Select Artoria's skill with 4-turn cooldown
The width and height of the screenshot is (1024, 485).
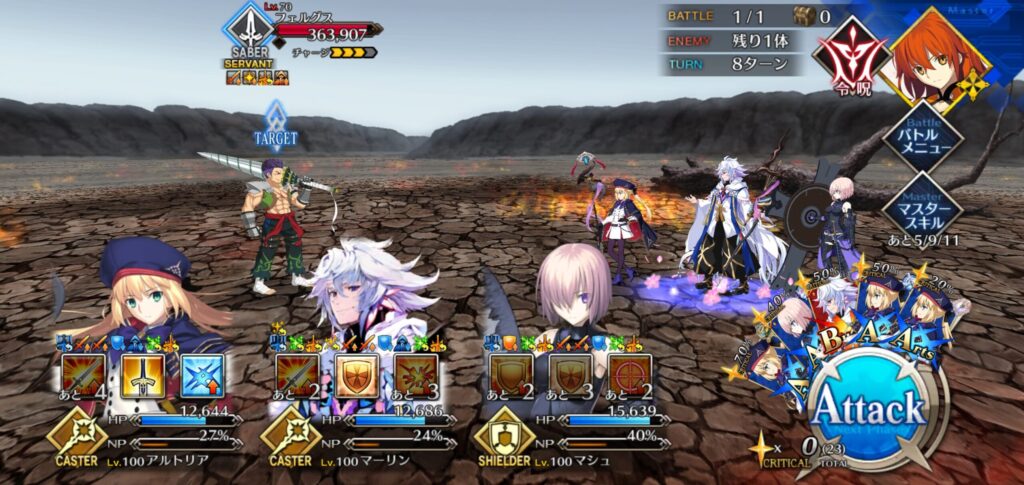[x=83, y=376]
